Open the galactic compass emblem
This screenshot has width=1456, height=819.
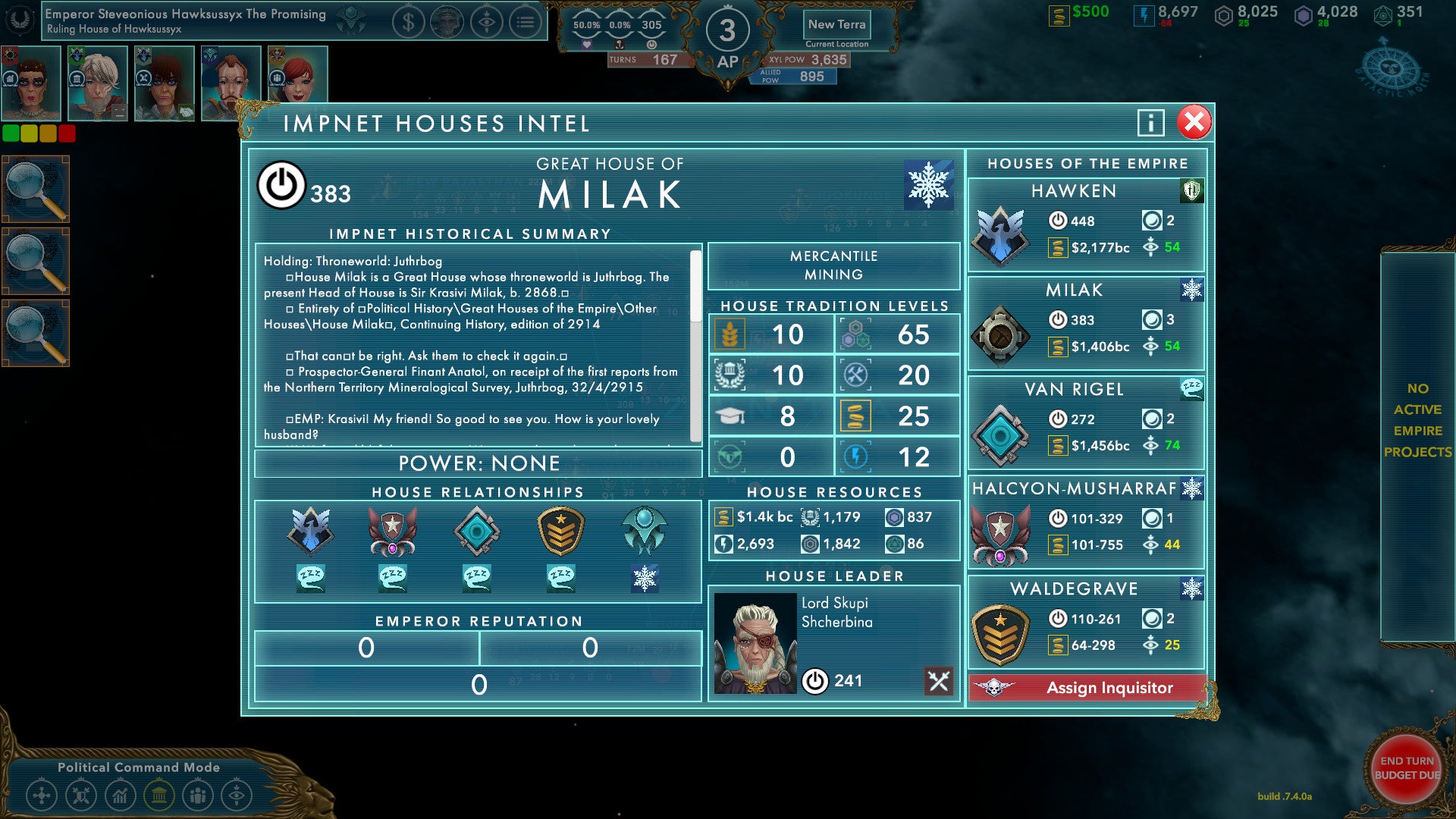[1391, 71]
